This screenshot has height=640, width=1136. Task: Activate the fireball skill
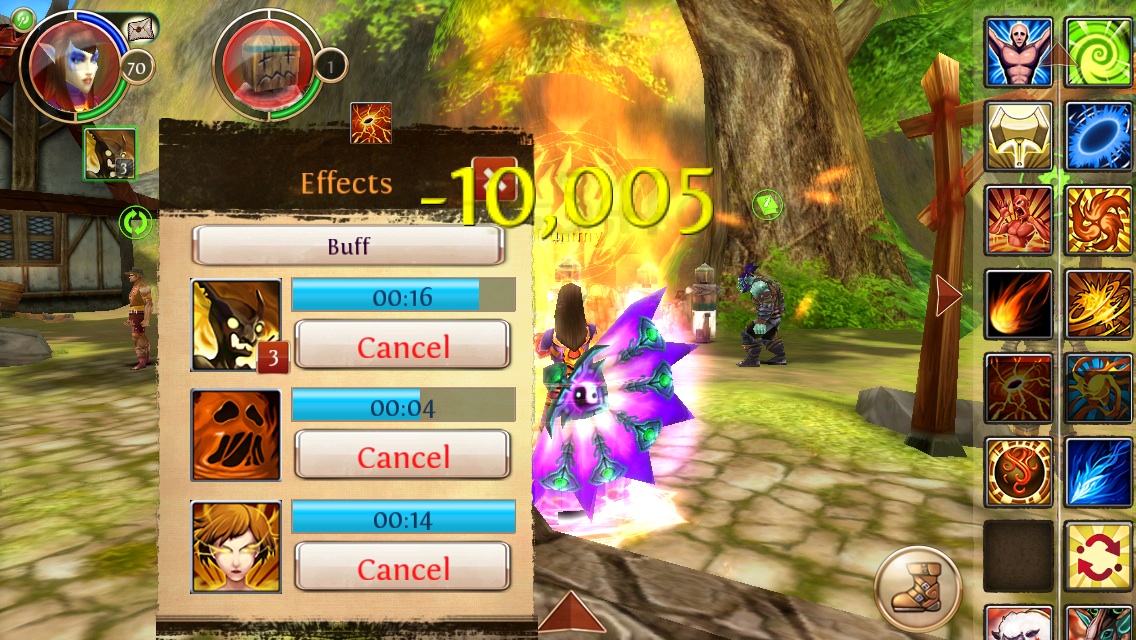[1019, 304]
